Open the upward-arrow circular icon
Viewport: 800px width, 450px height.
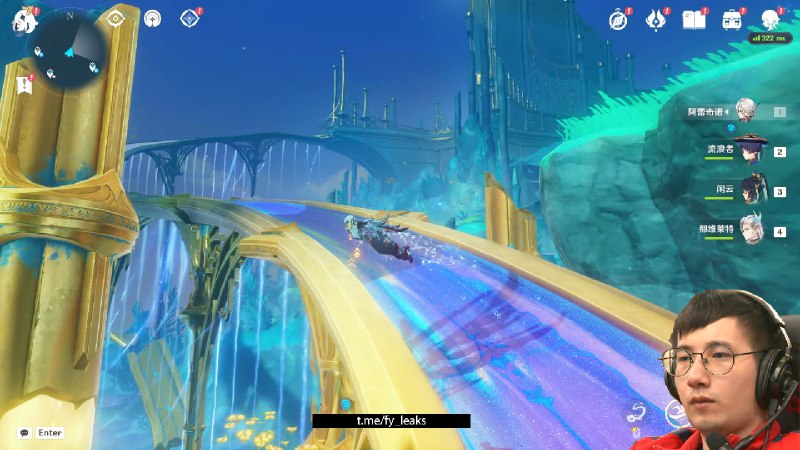coord(152,18)
